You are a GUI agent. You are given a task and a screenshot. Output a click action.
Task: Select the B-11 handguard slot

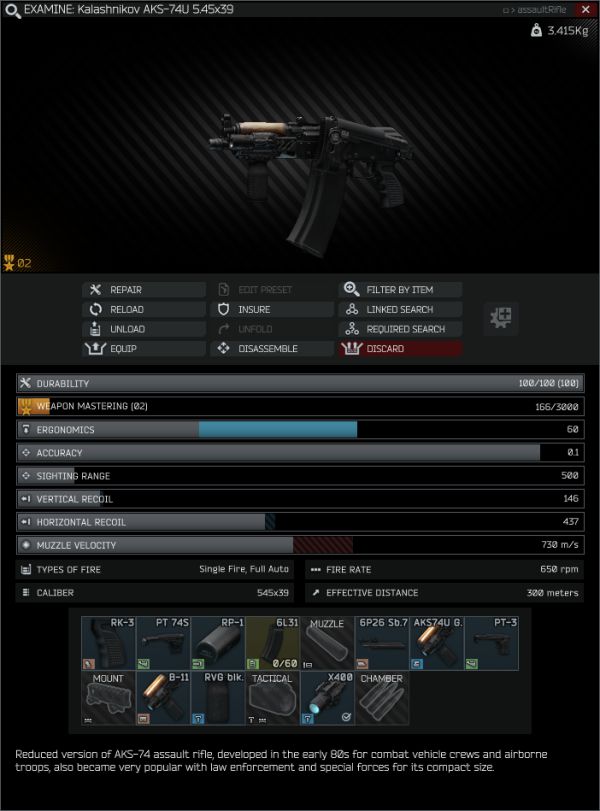pyautogui.click(x=163, y=698)
